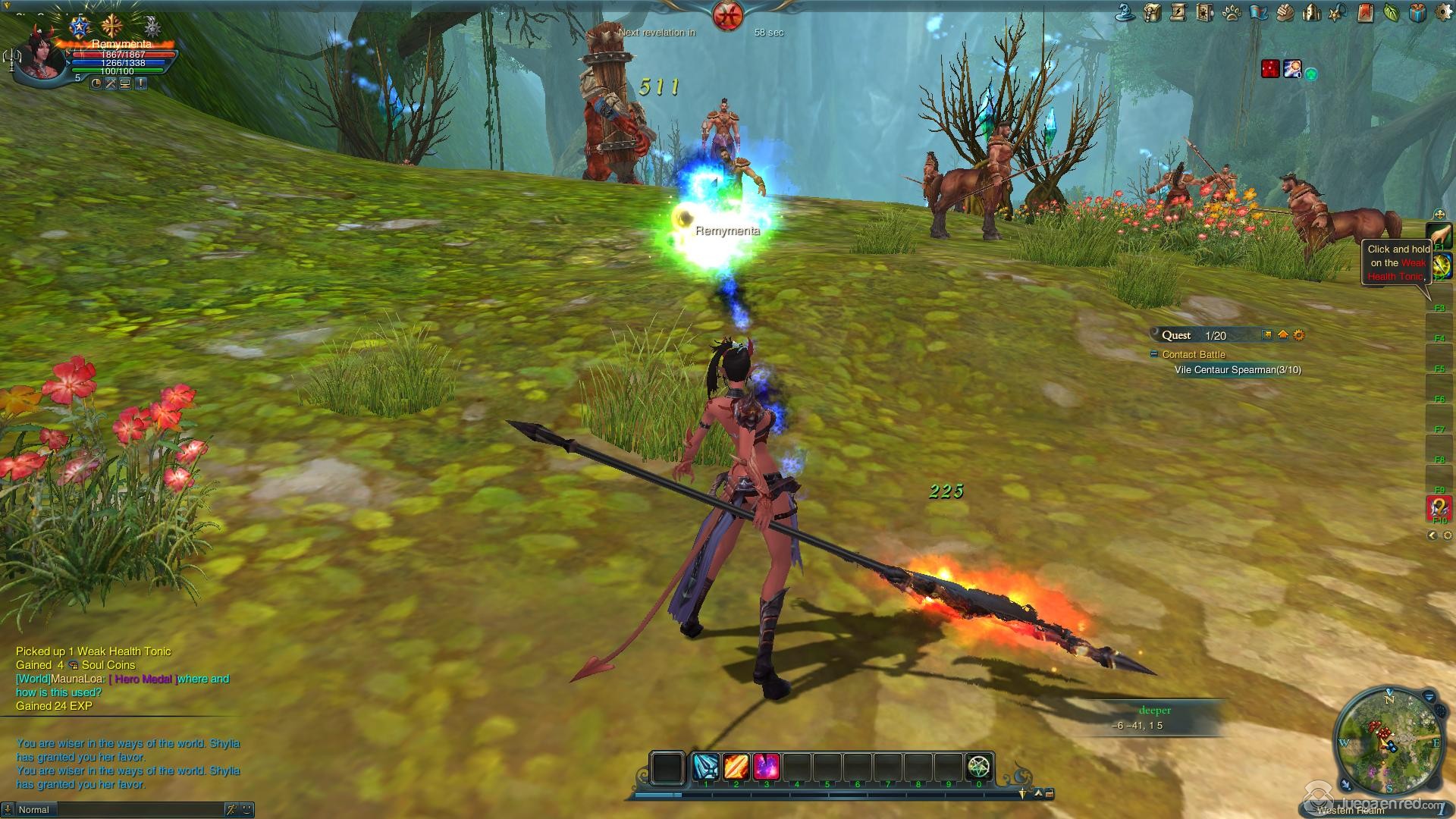Viewport: 1456px width, 819px height.
Task: Open the gear settings icon at top right
Action: (x=1443, y=12)
